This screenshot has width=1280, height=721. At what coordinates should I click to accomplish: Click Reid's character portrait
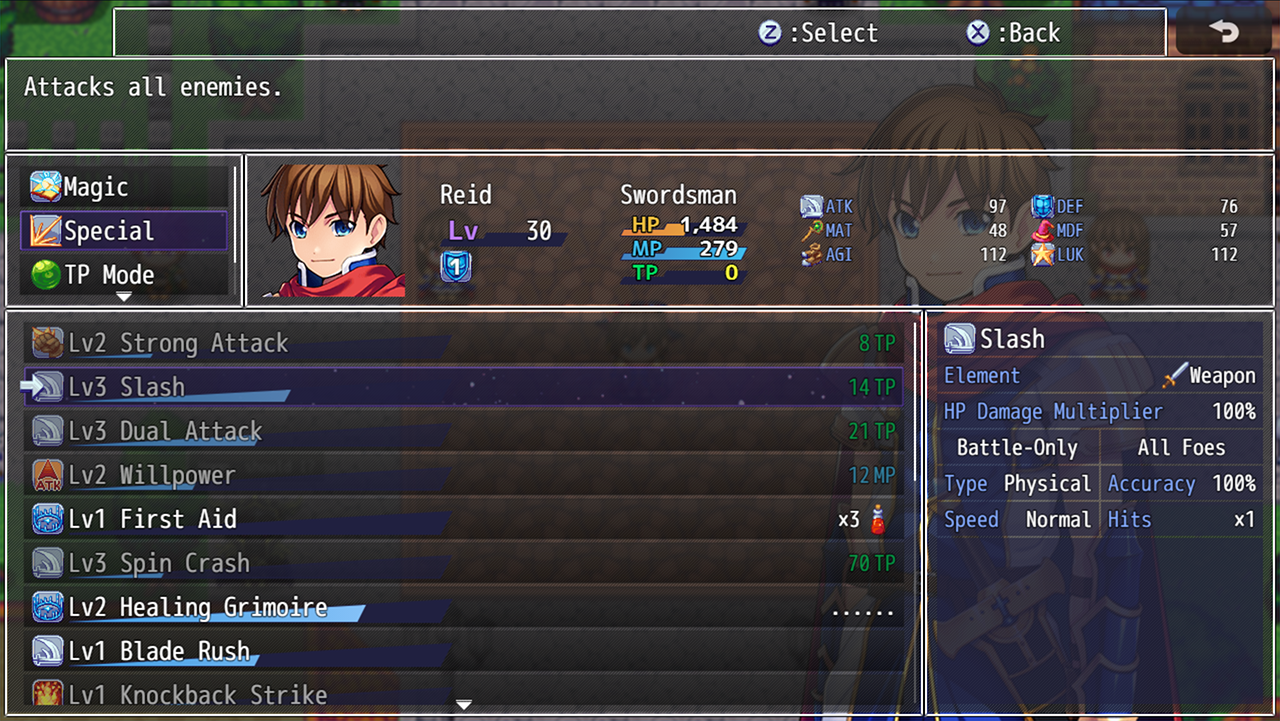pos(332,231)
